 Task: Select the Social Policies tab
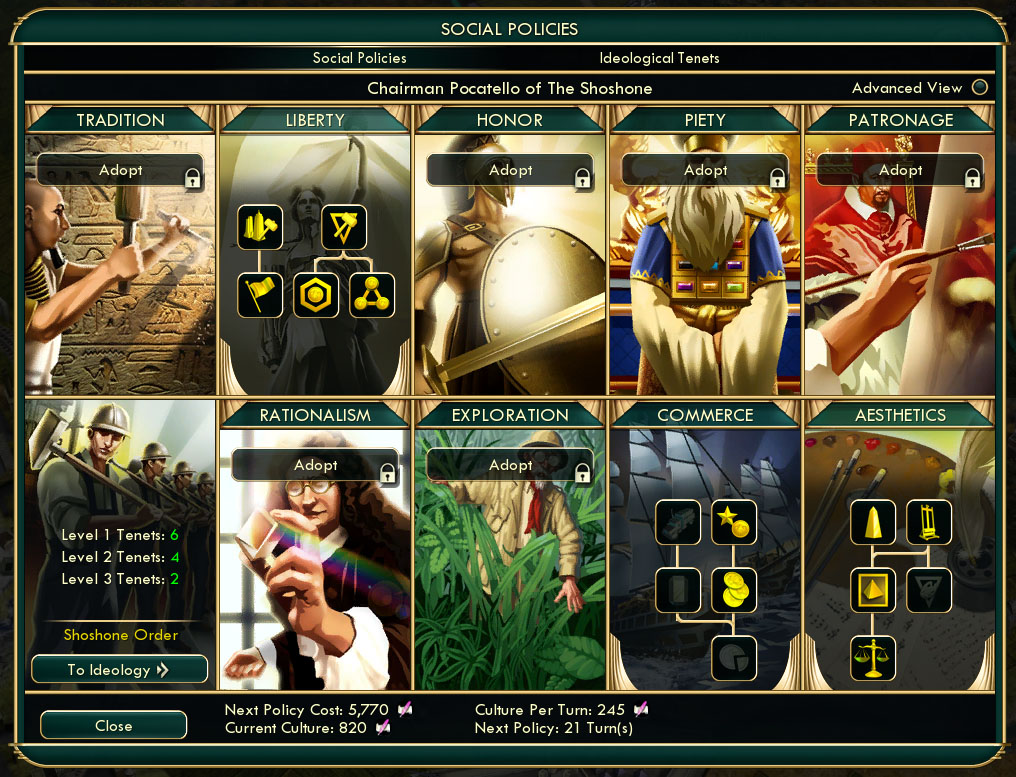click(359, 58)
